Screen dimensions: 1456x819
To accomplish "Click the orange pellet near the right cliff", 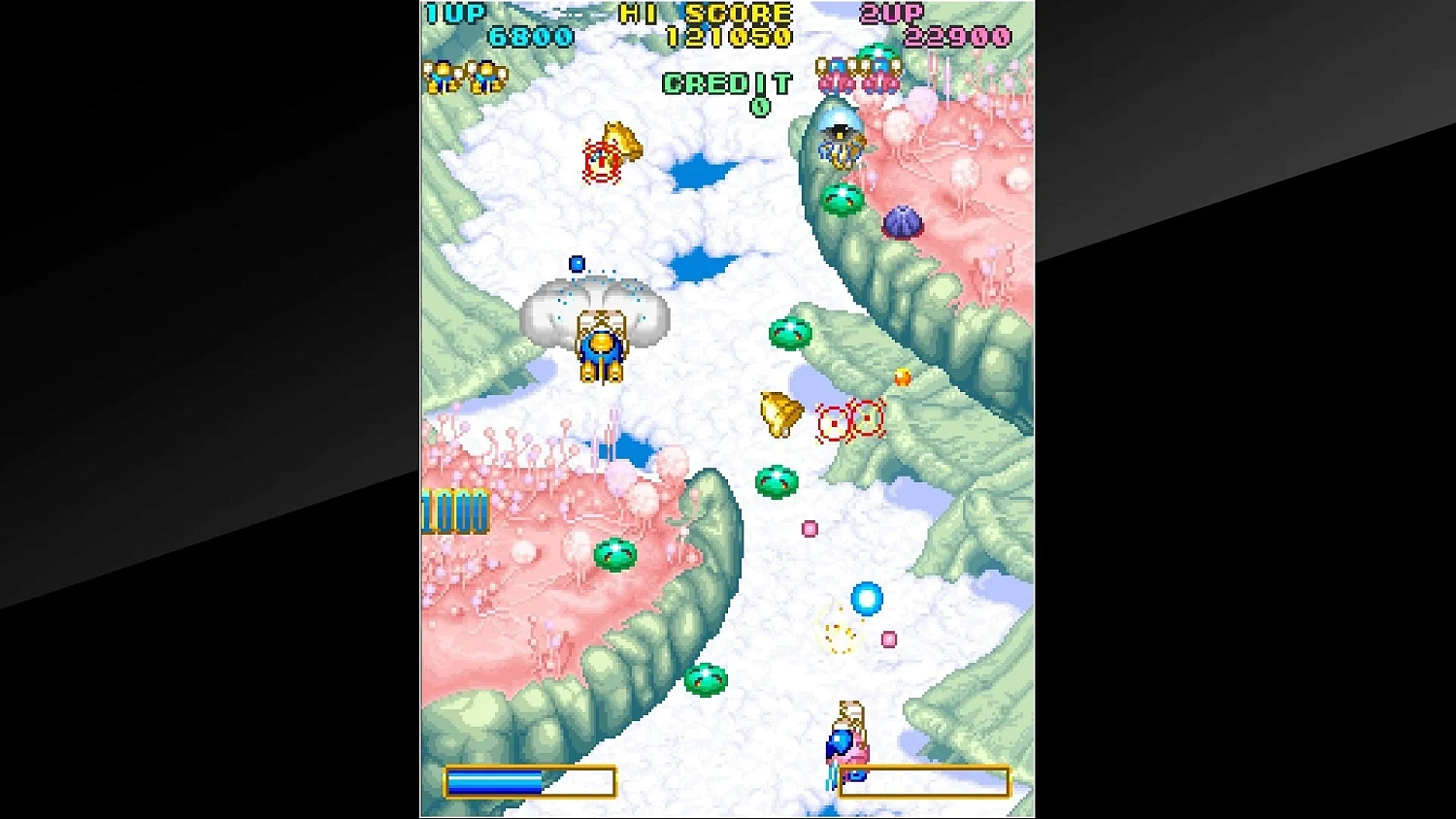I will (x=903, y=377).
